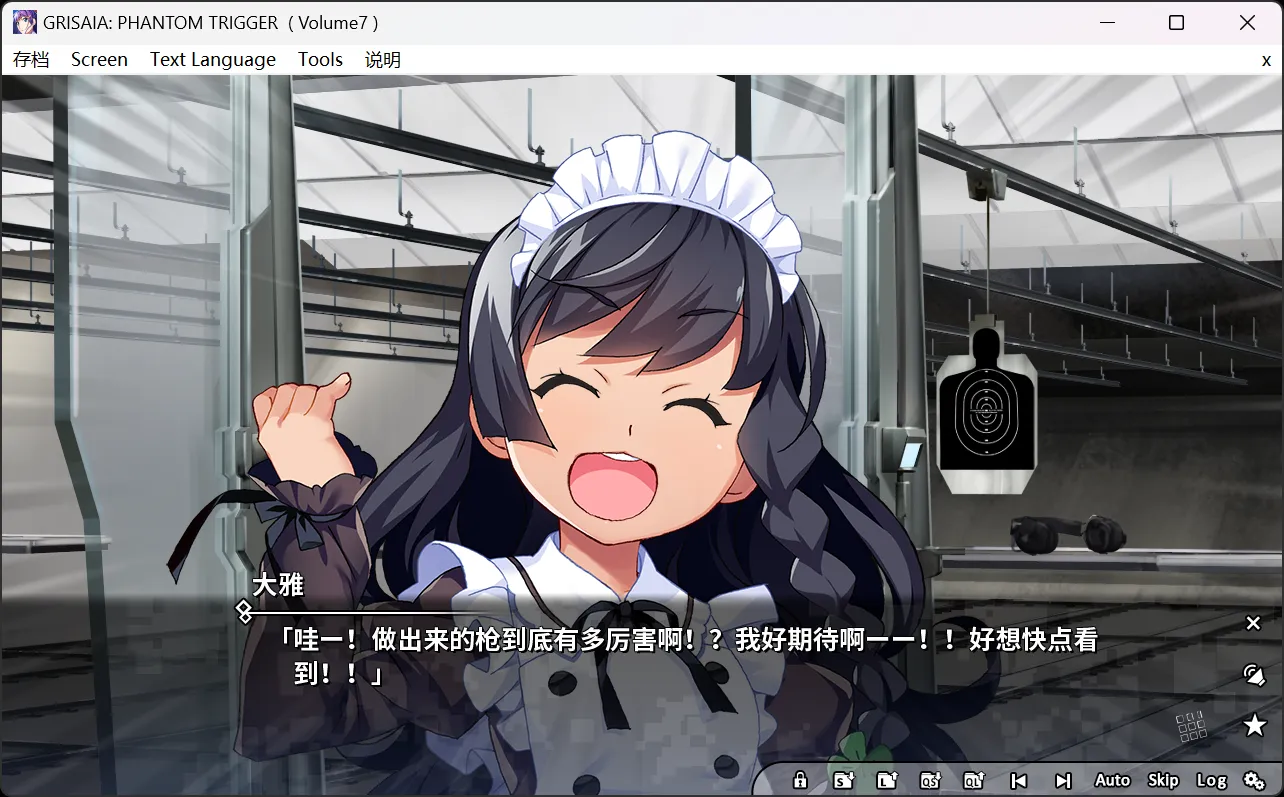Open the Screen menu
The image size is (1284, 797).
click(99, 59)
